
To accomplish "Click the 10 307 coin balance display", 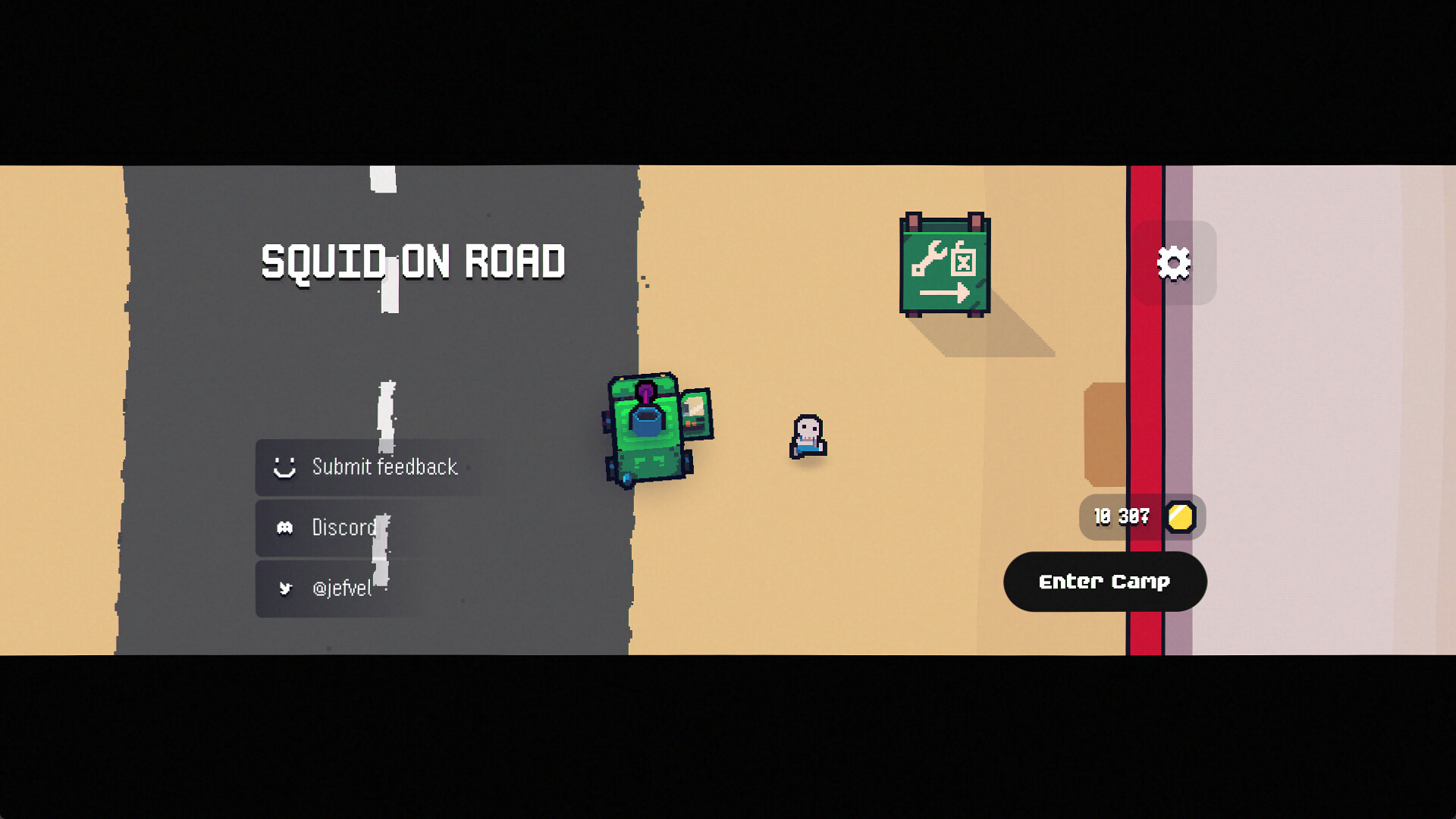I will point(1120,517).
